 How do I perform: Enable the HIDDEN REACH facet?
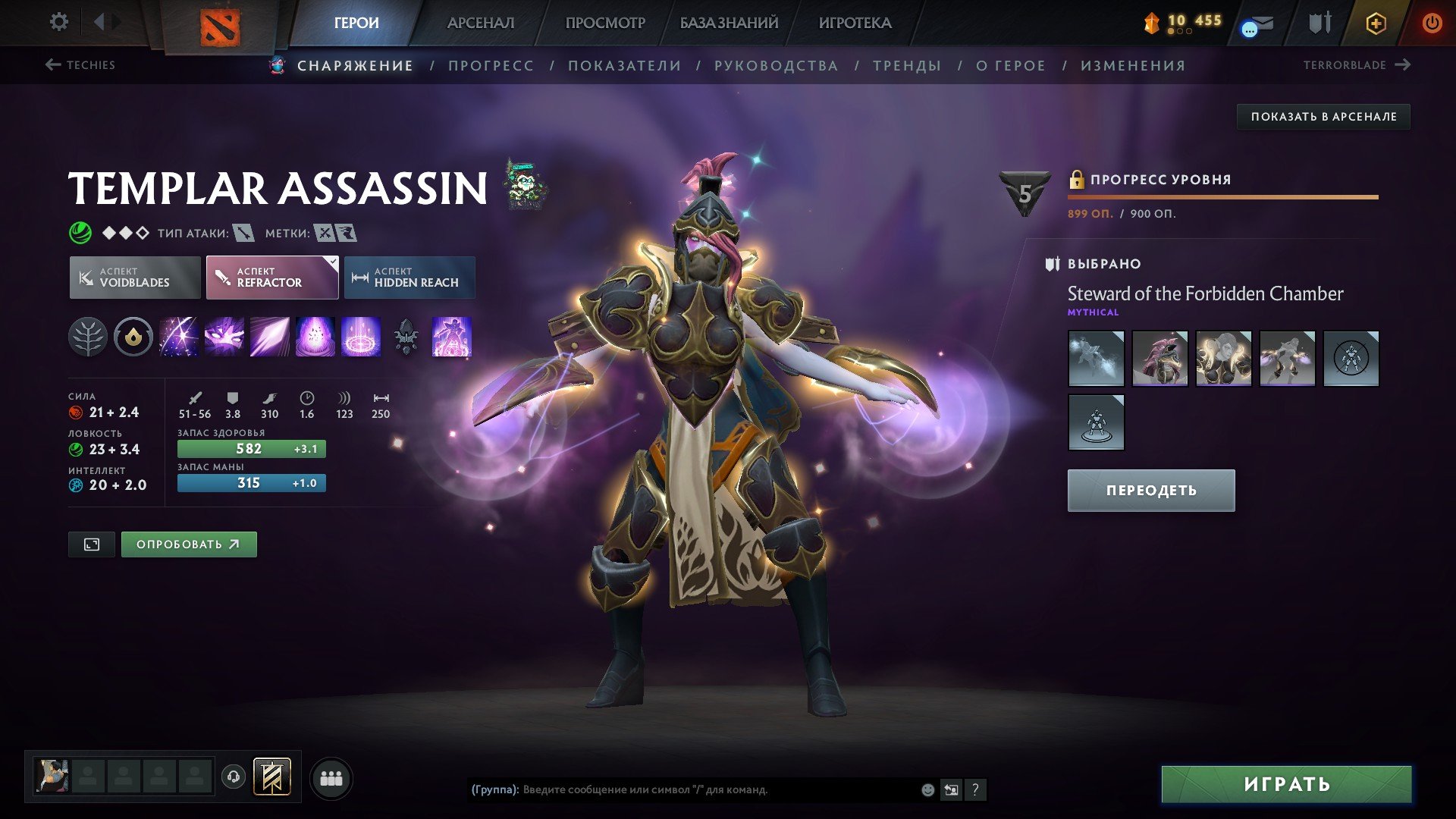(409, 277)
